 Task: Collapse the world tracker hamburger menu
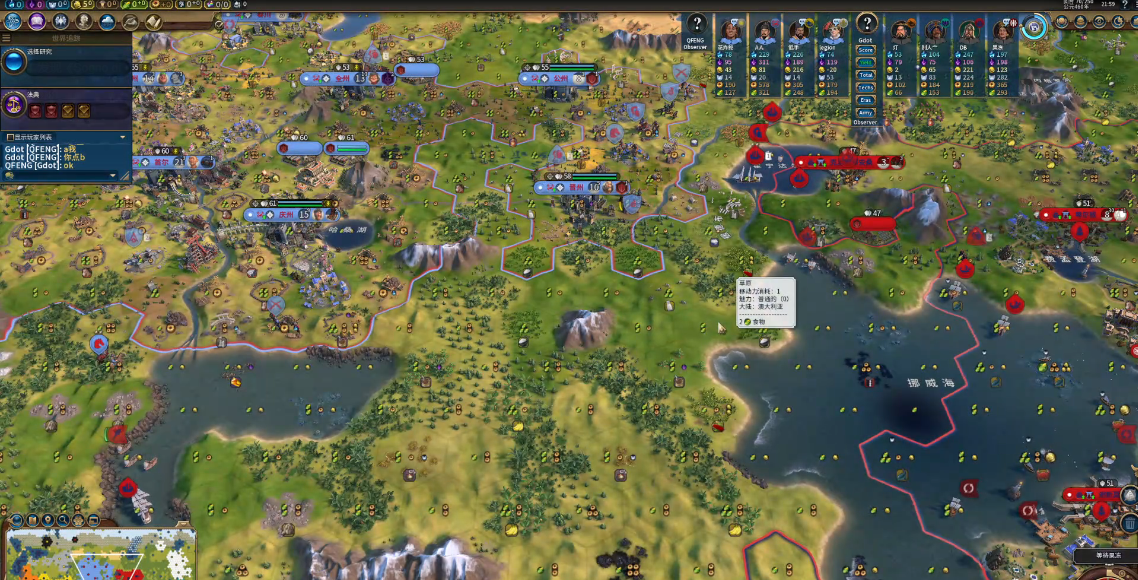[6, 38]
